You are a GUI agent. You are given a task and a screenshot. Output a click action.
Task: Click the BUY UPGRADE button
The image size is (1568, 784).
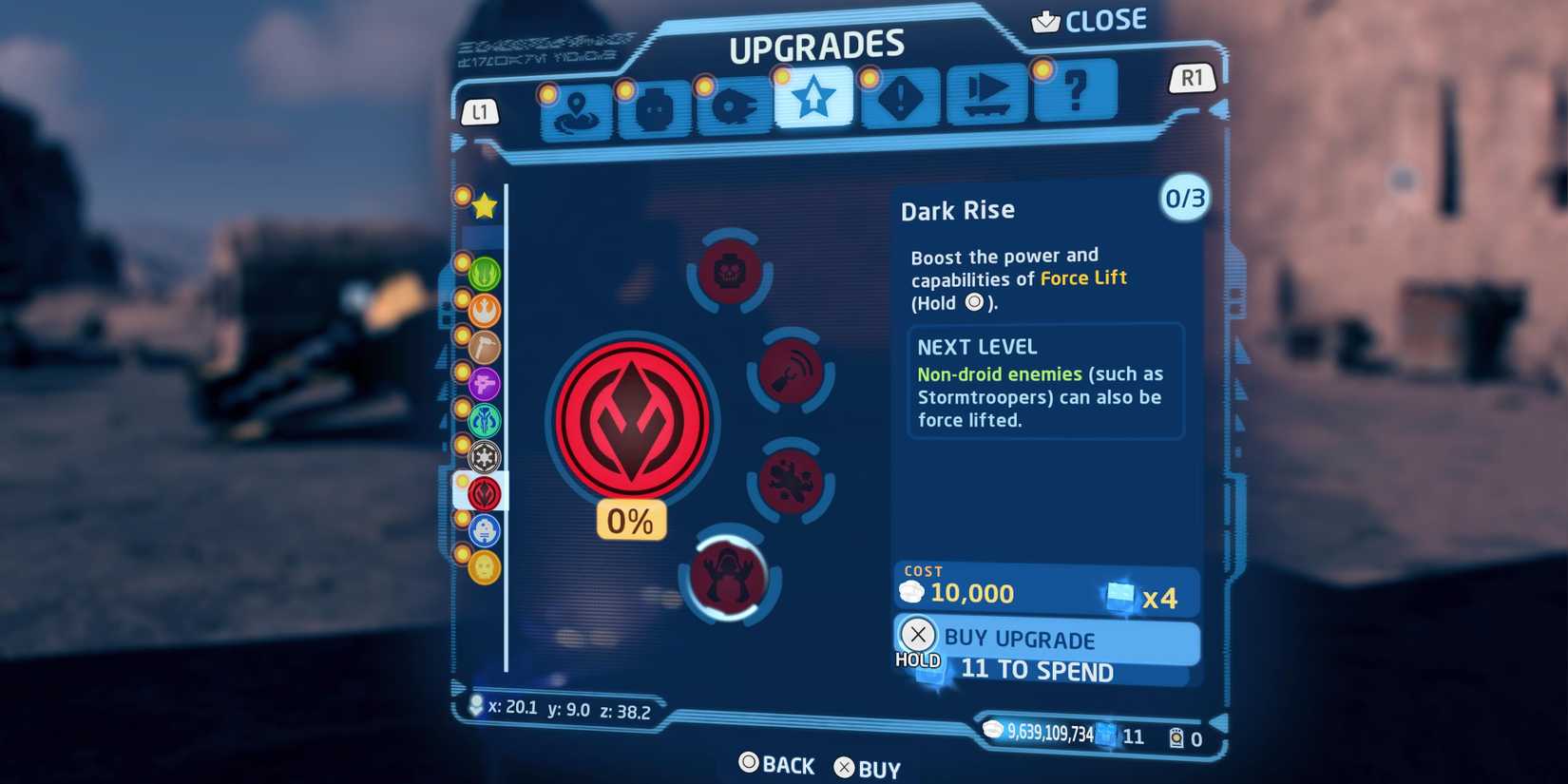click(1045, 640)
